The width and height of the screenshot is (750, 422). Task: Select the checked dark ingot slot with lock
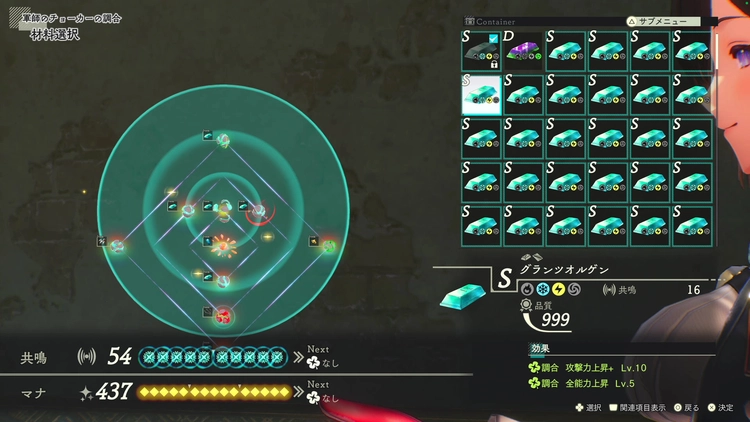tap(480, 50)
